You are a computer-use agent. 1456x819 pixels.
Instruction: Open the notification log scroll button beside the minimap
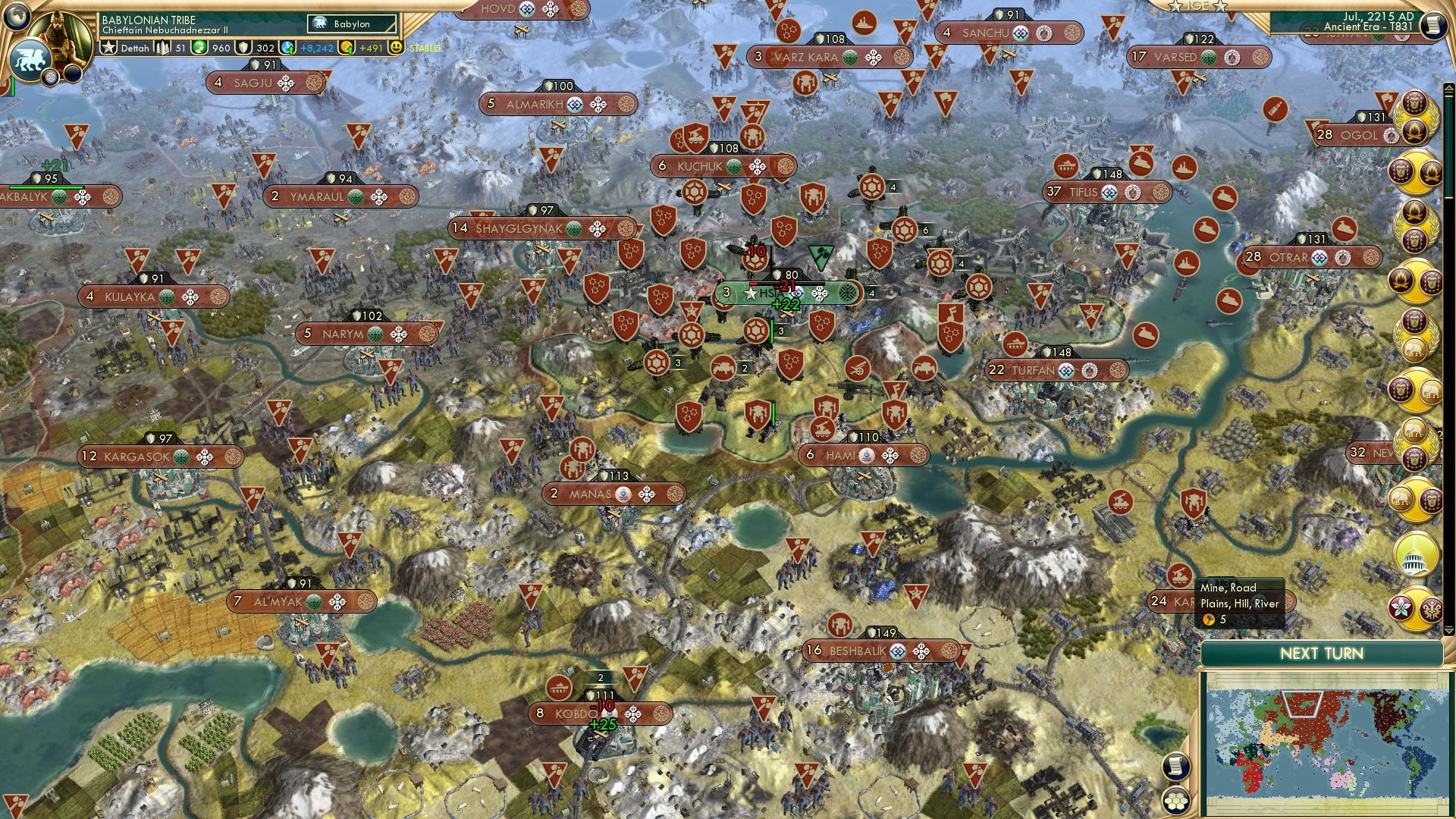tap(1175, 767)
